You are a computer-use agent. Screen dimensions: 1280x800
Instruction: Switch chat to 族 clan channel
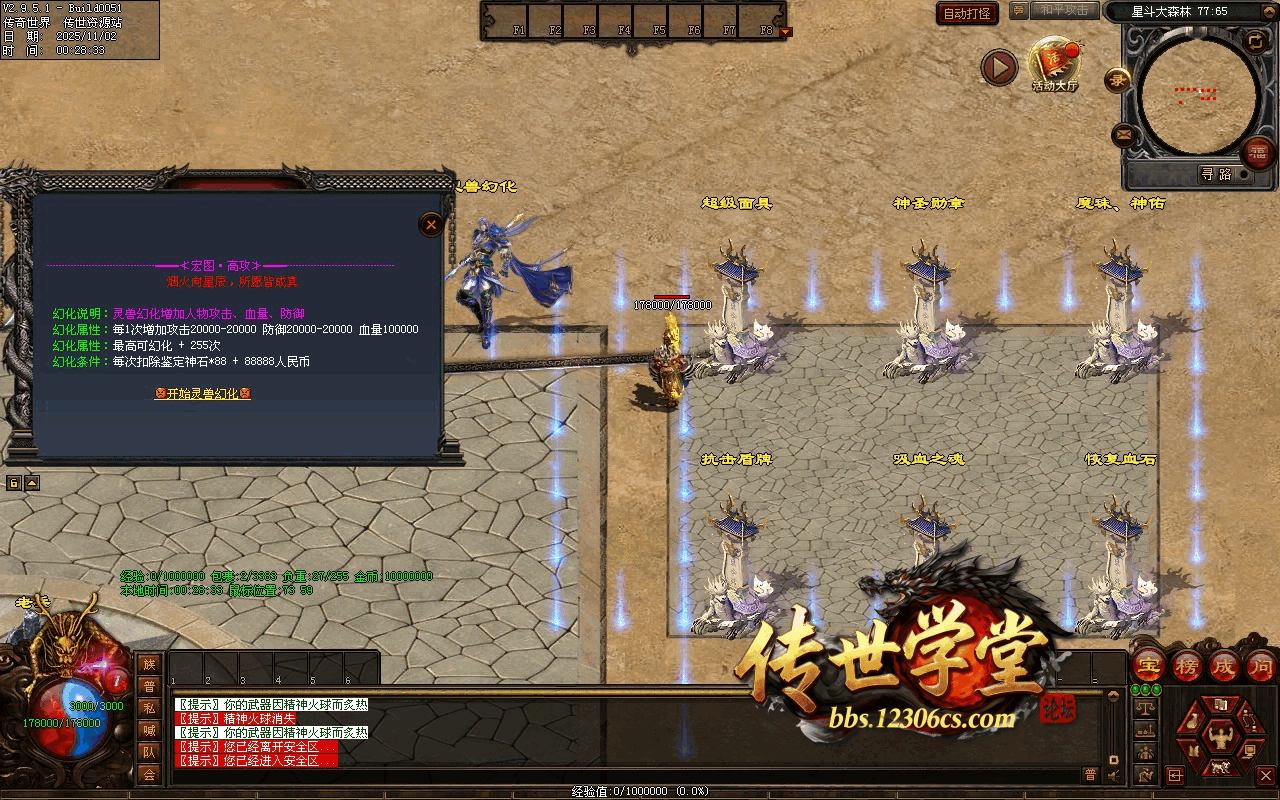click(x=149, y=664)
